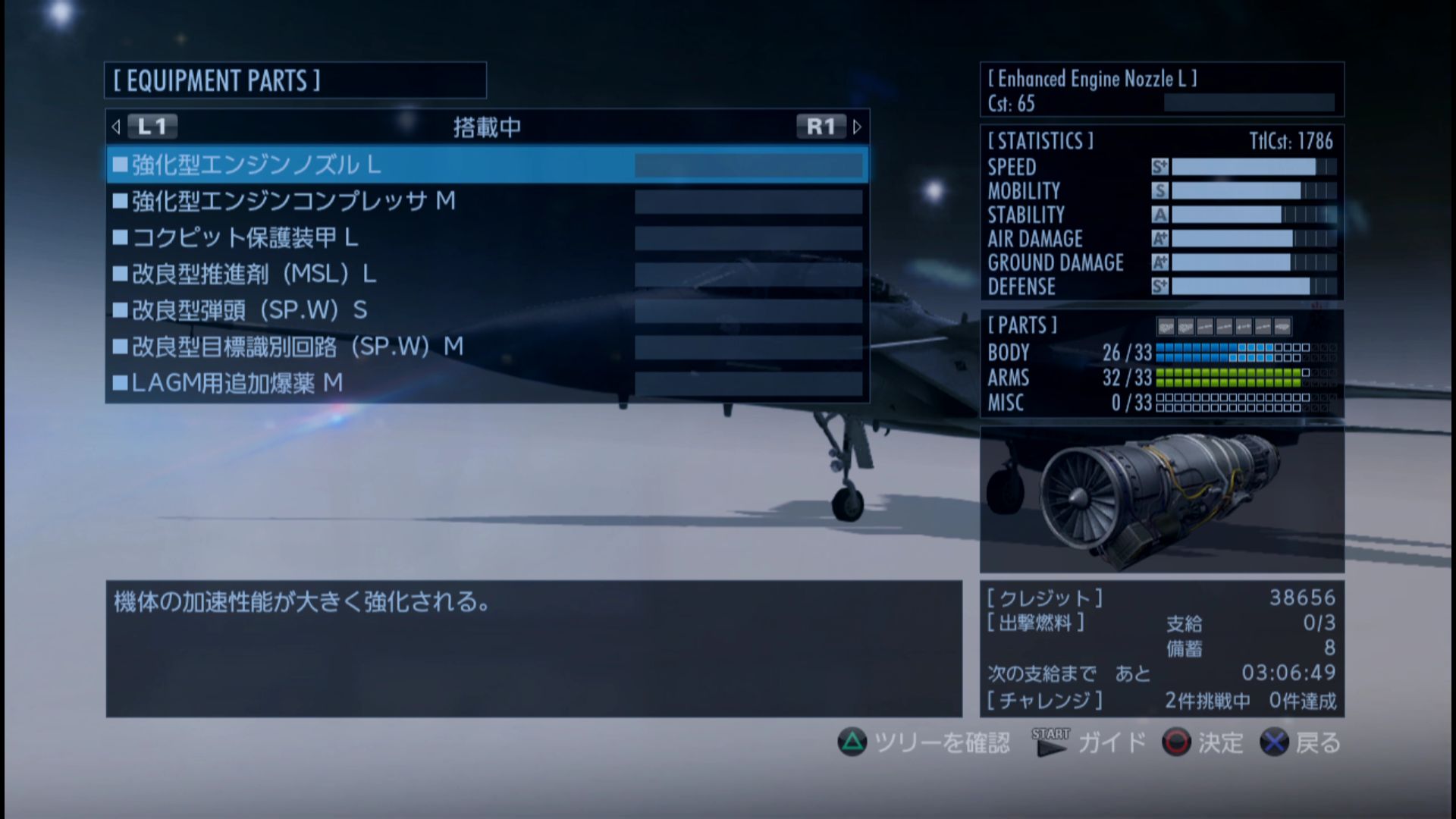Click the 搭載中 category header
Screen dimensions: 1456x819
(487, 127)
